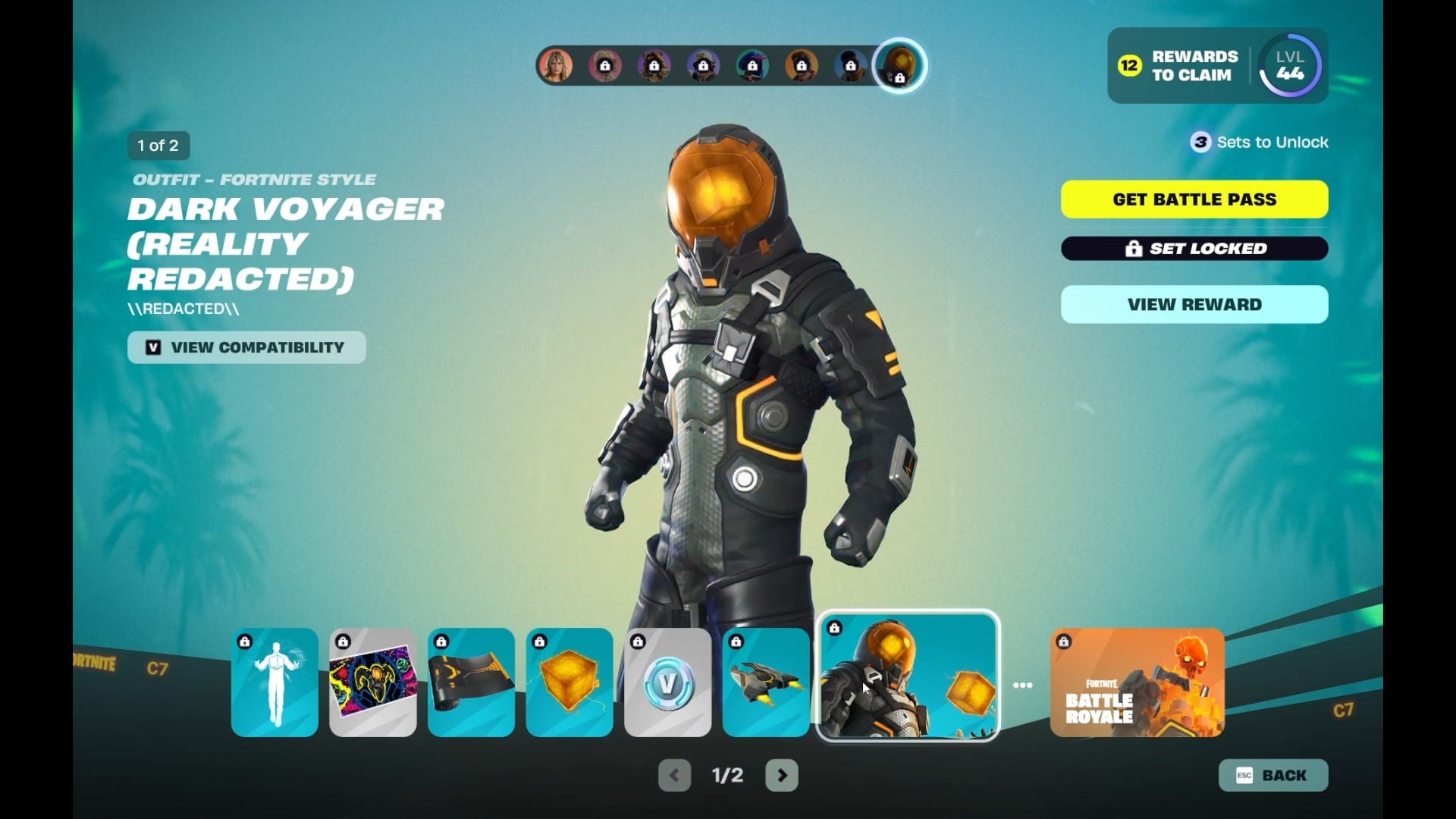The width and height of the screenshot is (1456, 819).
Task: Select the orange-helmet character set icon
Action: pyautogui.click(x=899, y=65)
